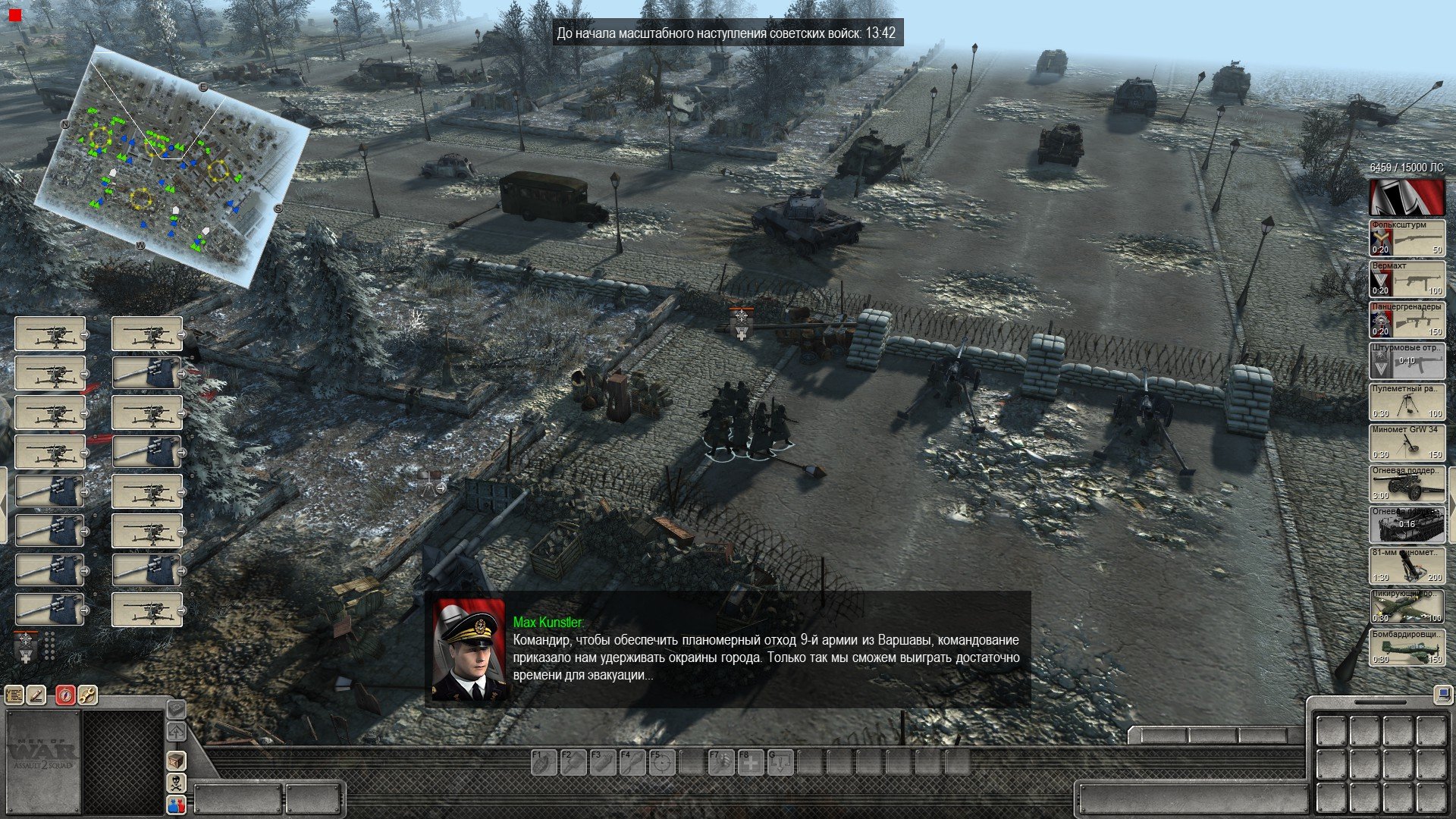The image size is (1456, 819).
Task: Select the Пулеметный расчет machine gun team
Action: 1407,402
